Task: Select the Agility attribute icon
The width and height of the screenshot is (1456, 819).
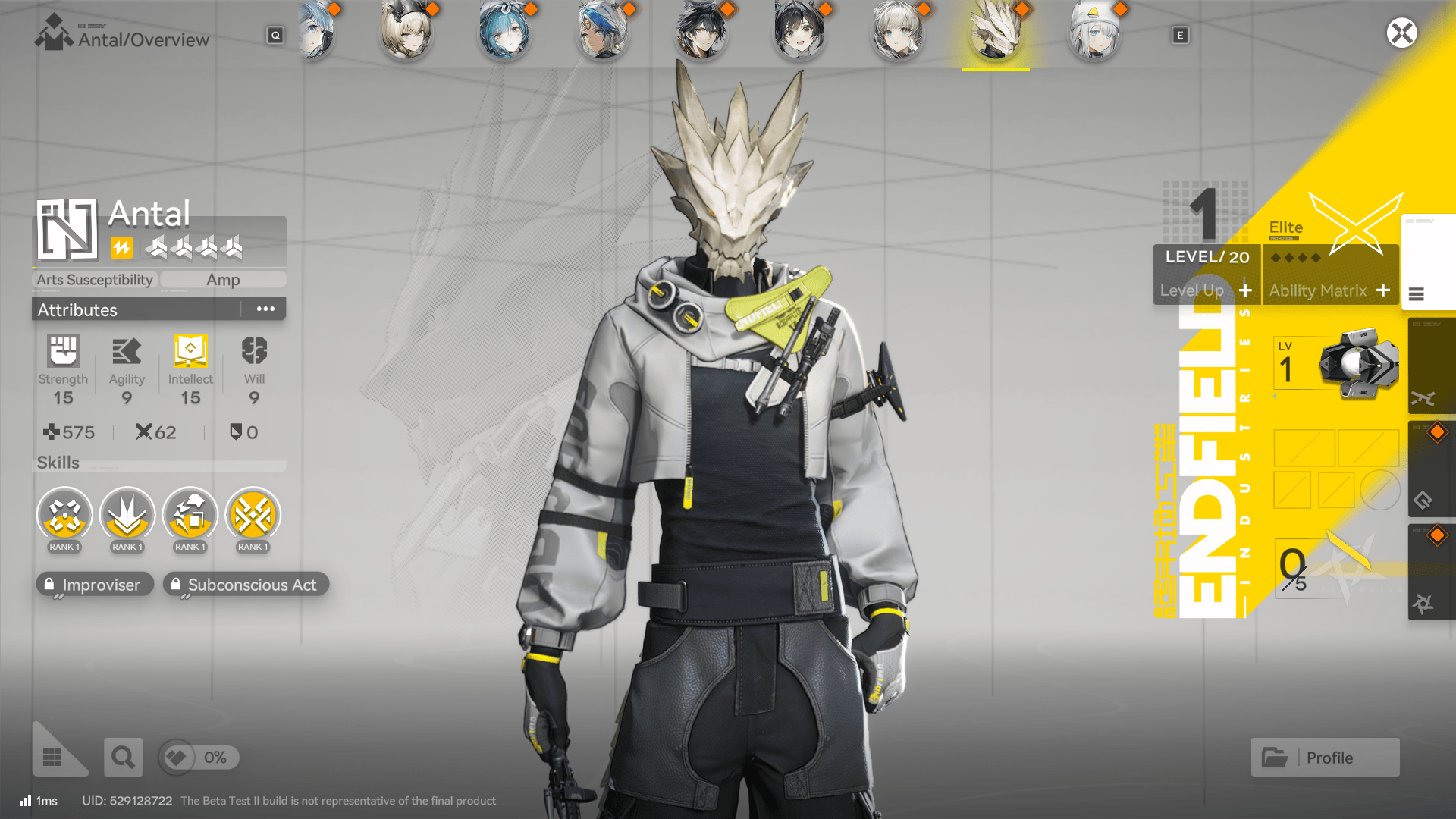Action: (x=127, y=351)
